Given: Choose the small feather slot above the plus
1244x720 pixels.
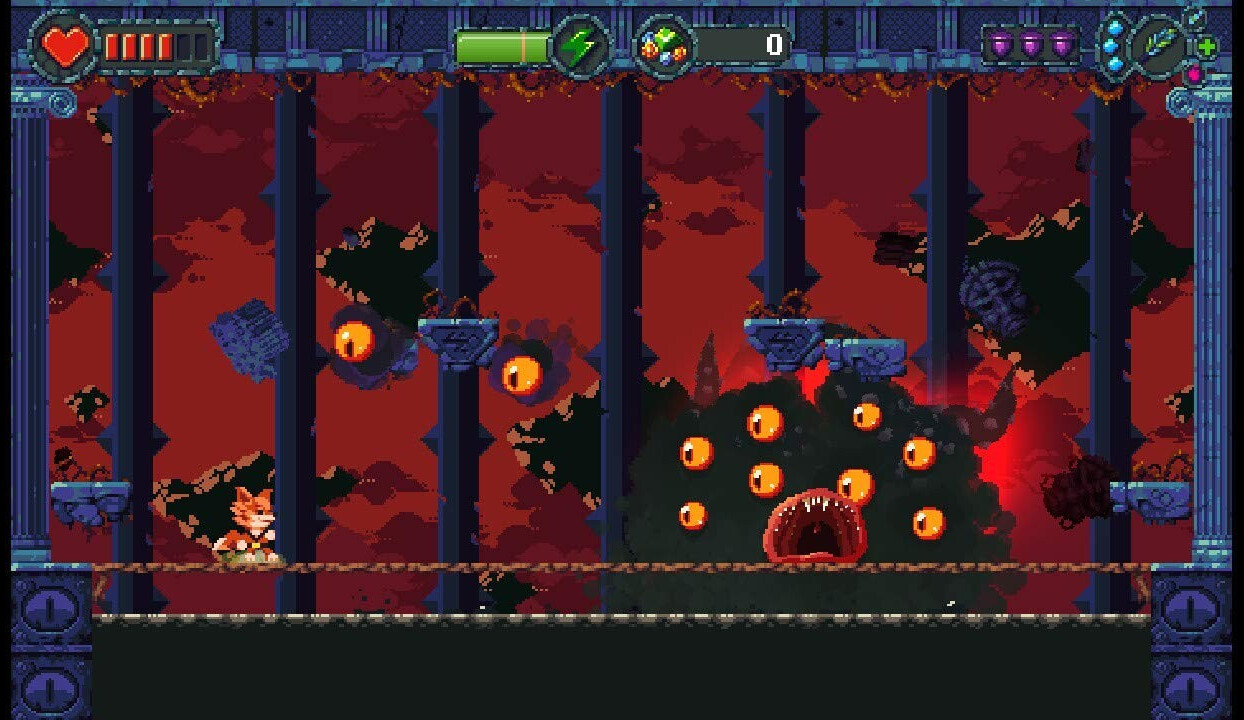Looking at the screenshot, I should tap(1194, 18).
